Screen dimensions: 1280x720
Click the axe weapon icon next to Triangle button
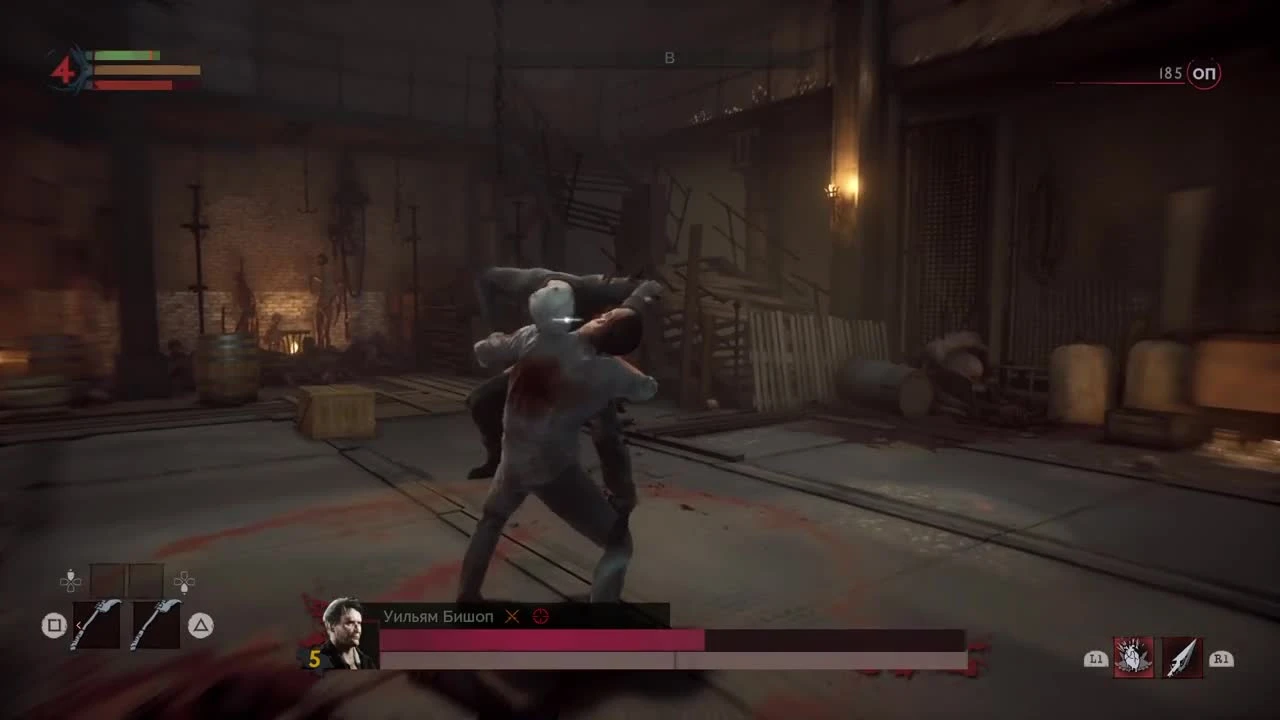tap(157, 626)
